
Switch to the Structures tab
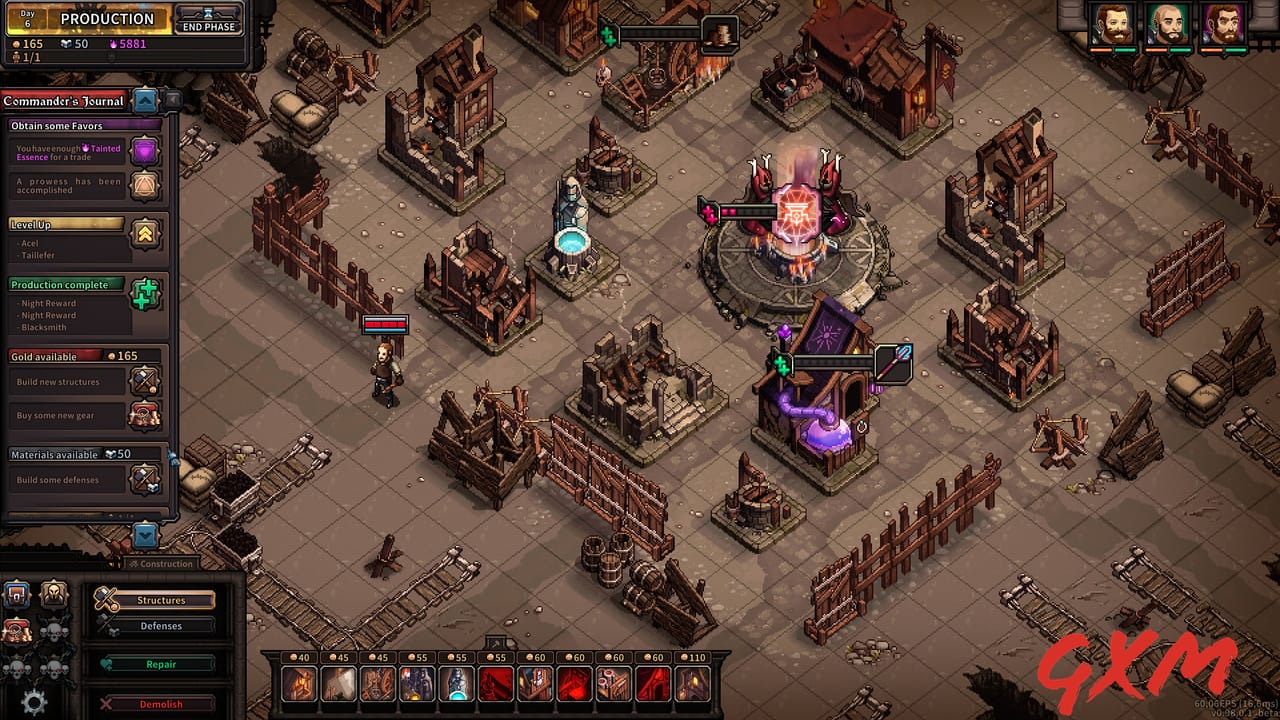(160, 600)
